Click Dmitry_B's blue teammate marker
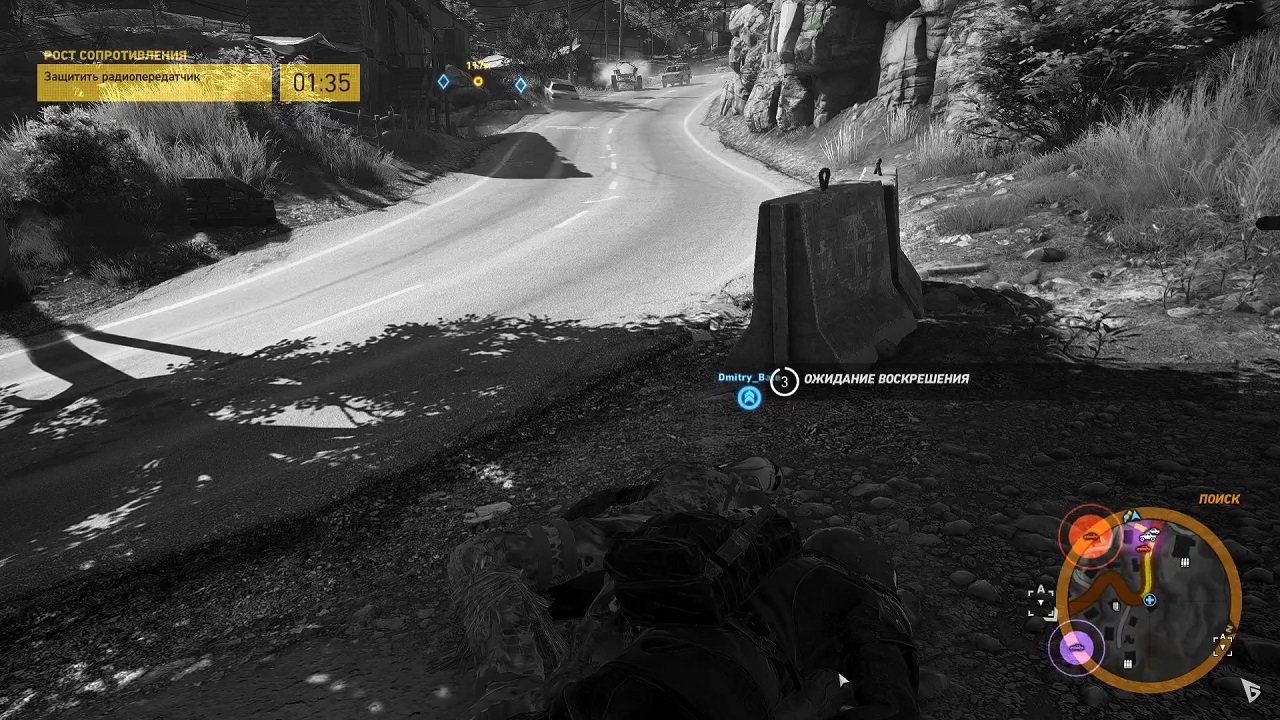Image resolution: width=1280 pixels, height=720 pixels. click(x=749, y=398)
